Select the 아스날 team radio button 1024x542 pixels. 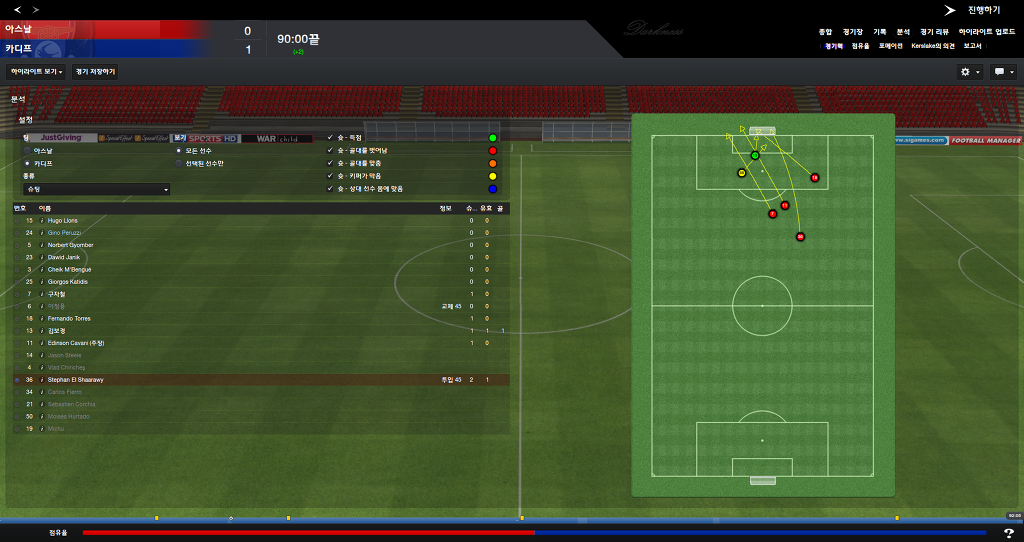click(x=27, y=150)
